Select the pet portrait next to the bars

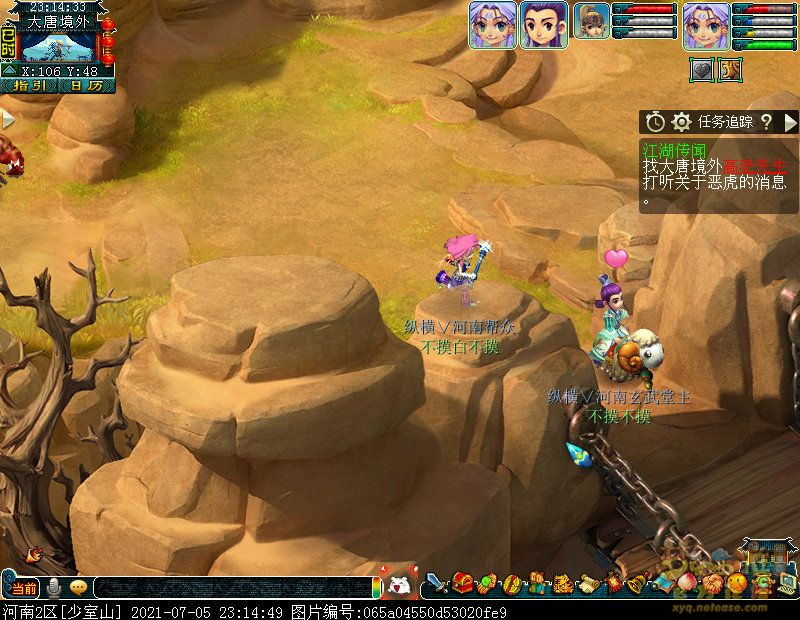pyautogui.click(x=592, y=21)
